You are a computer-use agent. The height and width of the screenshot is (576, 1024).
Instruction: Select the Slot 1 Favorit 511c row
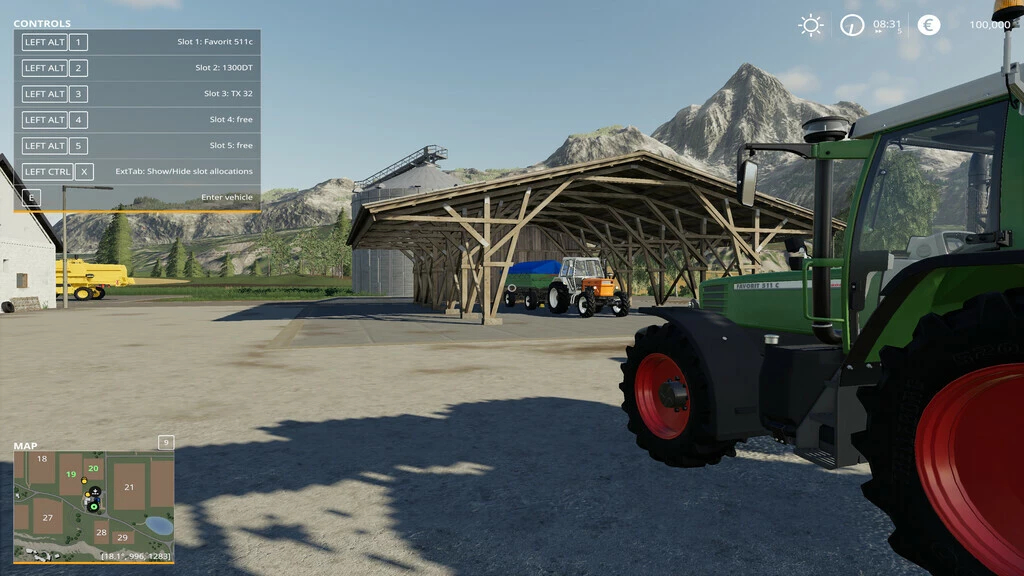click(x=137, y=42)
